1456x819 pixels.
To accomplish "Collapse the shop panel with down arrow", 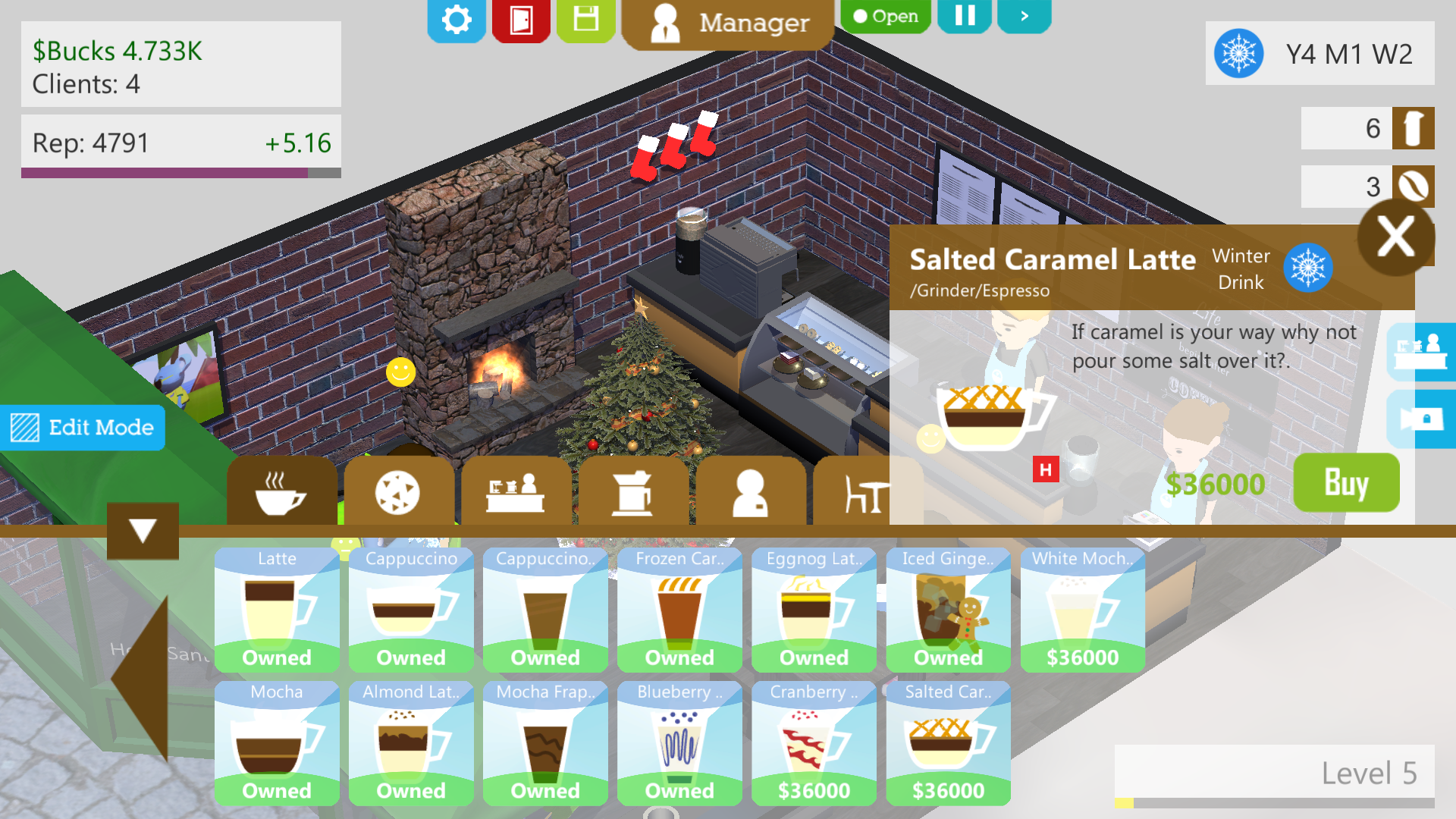I will [x=143, y=530].
